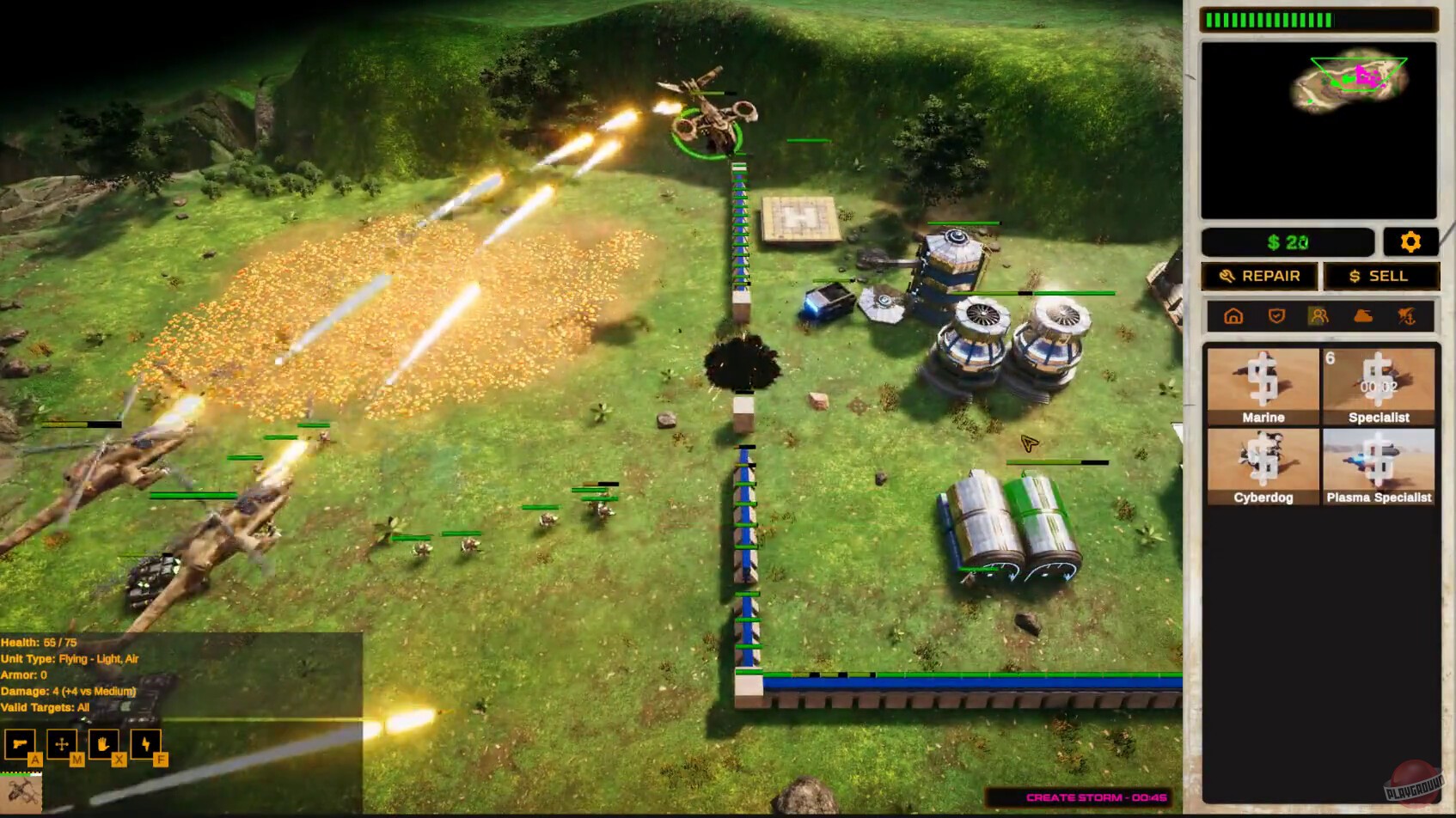Click the Stop hand command icon (X)
Viewport: 1456px width, 818px height.
pos(102,744)
